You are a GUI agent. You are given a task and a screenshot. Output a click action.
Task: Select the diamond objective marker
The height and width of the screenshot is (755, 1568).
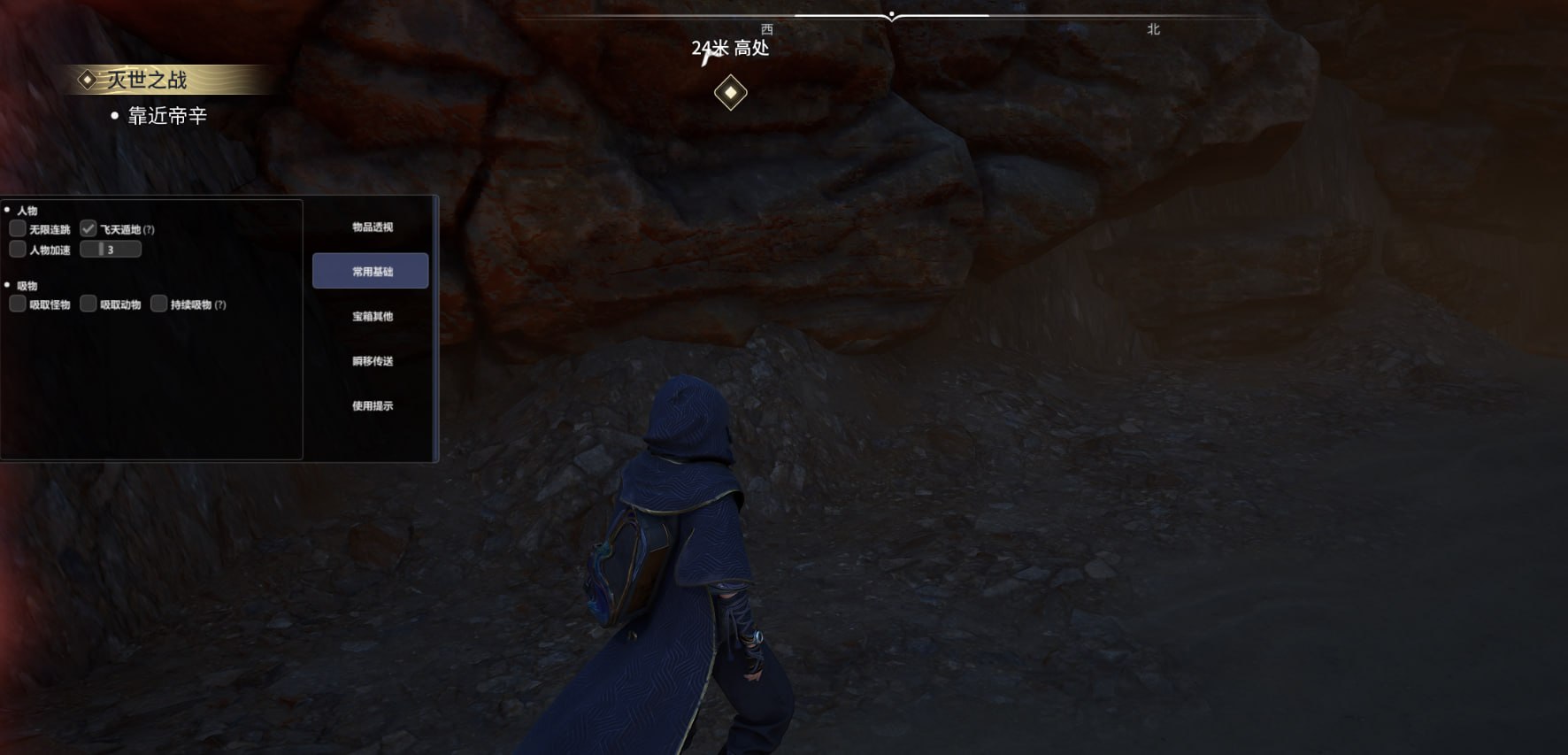pyautogui.click(x=731, y=93)
